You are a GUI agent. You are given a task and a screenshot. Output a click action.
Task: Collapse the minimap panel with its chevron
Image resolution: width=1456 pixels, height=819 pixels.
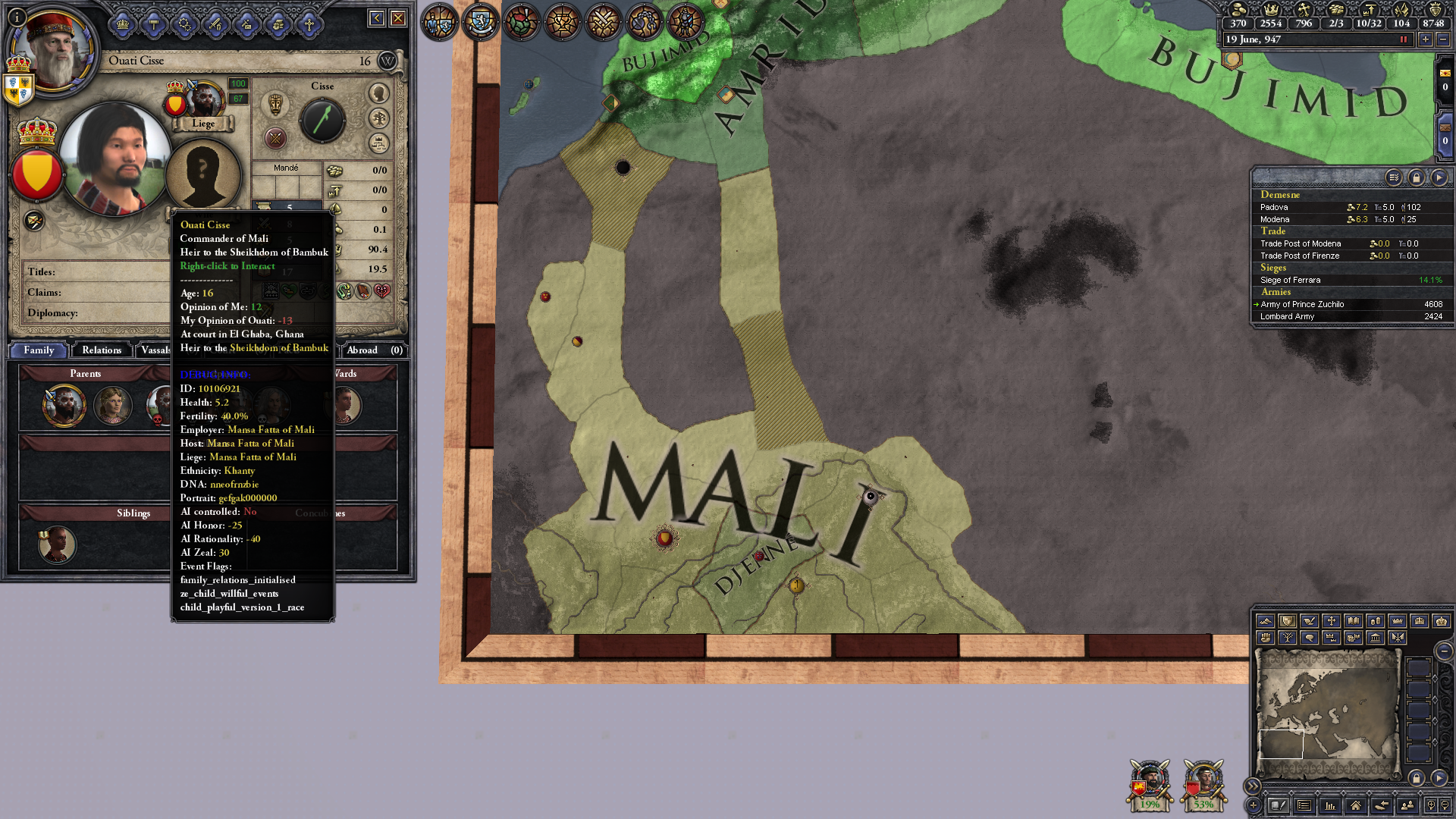[1253, 786]
